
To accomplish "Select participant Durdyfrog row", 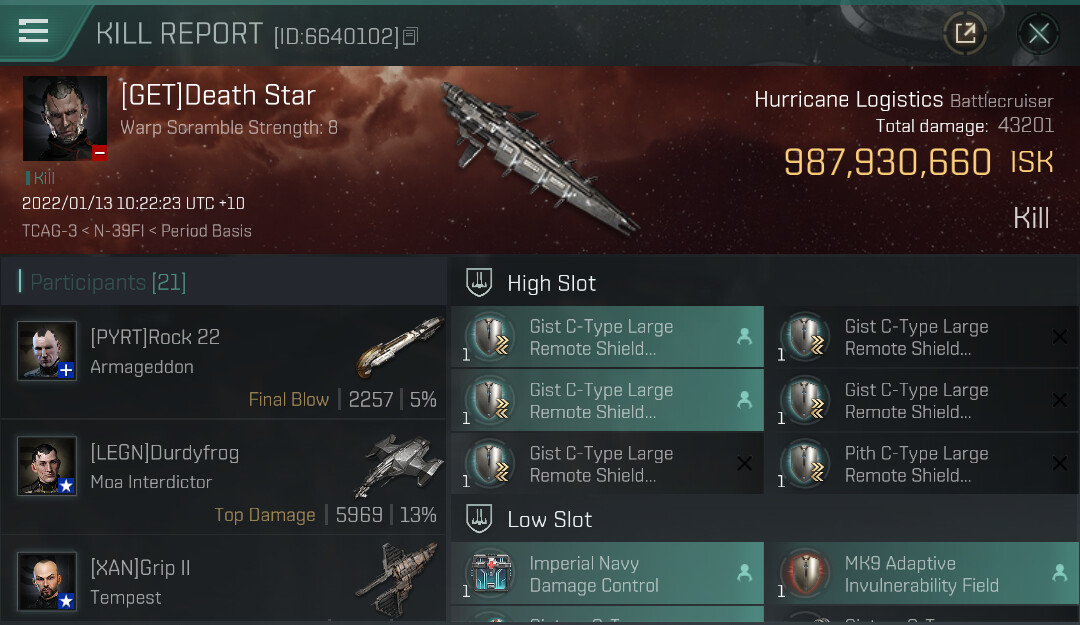I will pyautogui.click(x=224, y=477).
